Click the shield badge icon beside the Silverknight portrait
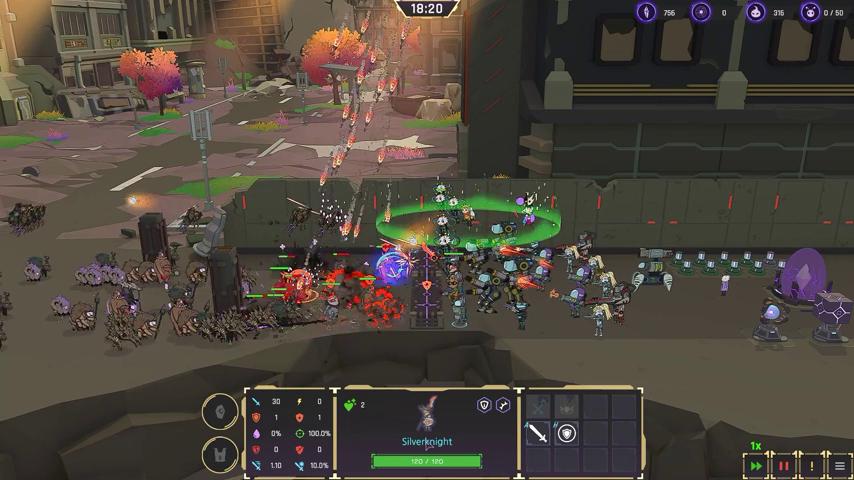Image resolution: width=854 pixels, height=480 pixels. point(484,405)
